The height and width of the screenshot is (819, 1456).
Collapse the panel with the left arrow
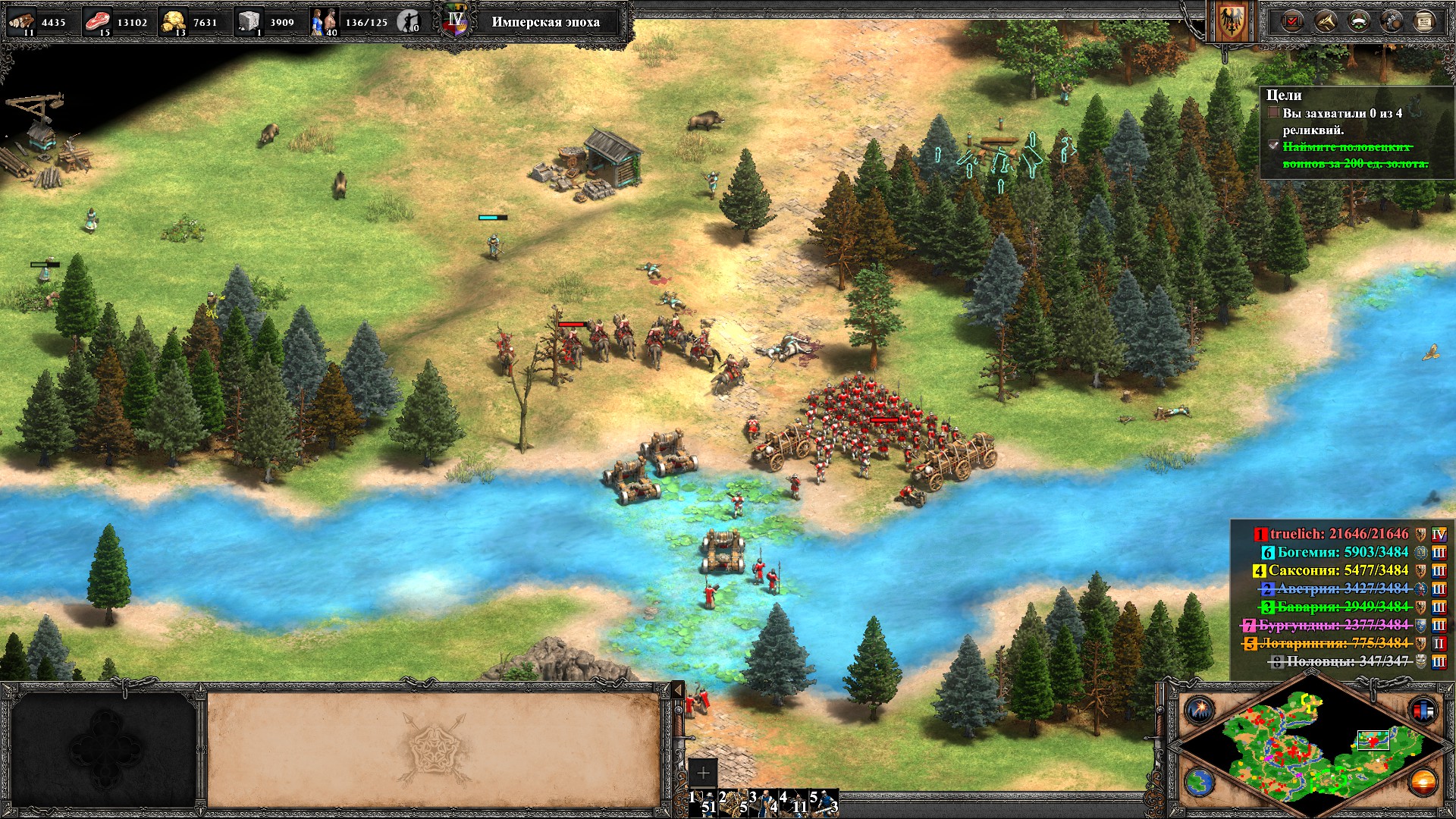(677, 691)
